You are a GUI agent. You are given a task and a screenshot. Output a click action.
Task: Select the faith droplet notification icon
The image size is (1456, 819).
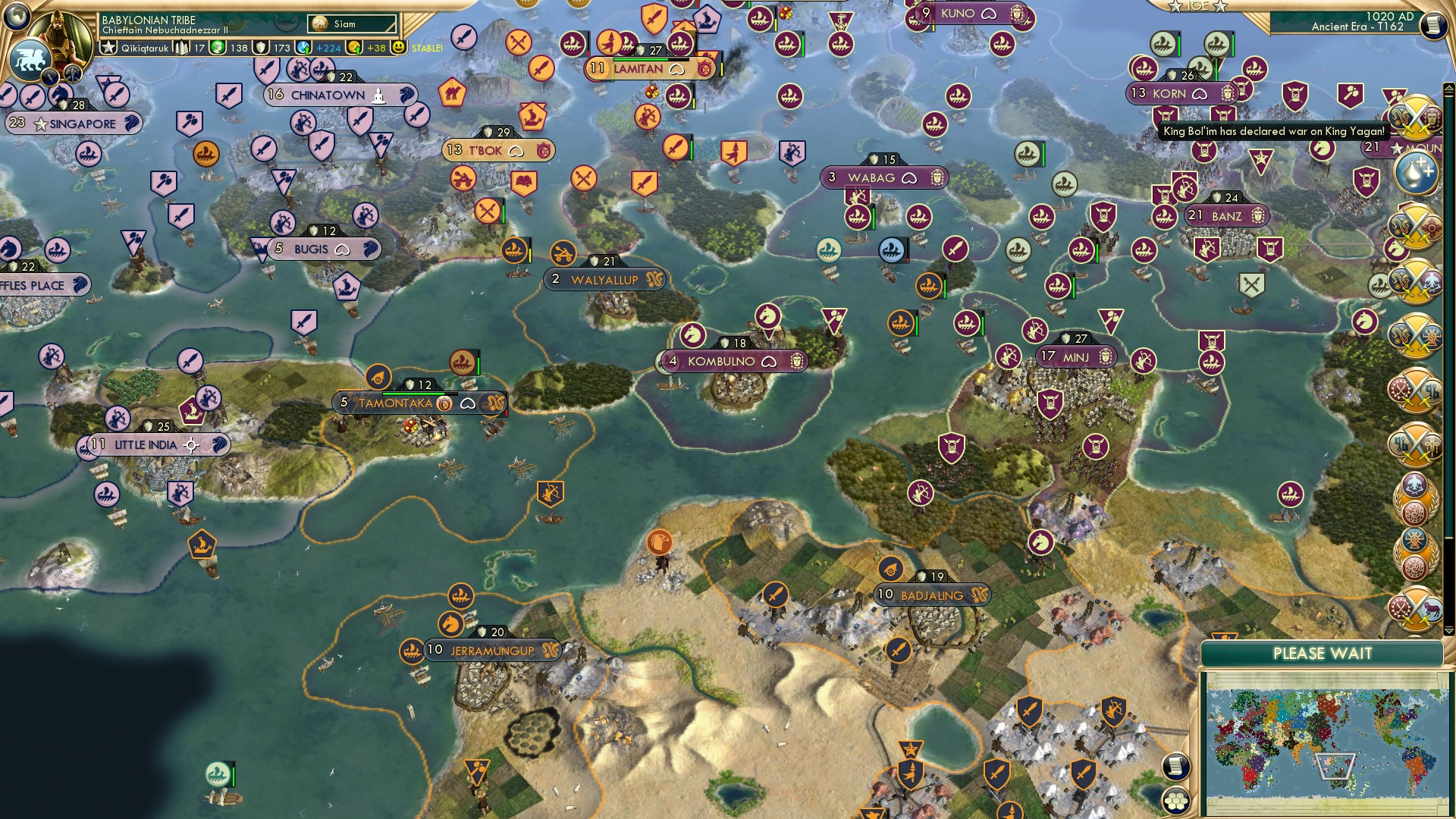(x=1415, y=173)
